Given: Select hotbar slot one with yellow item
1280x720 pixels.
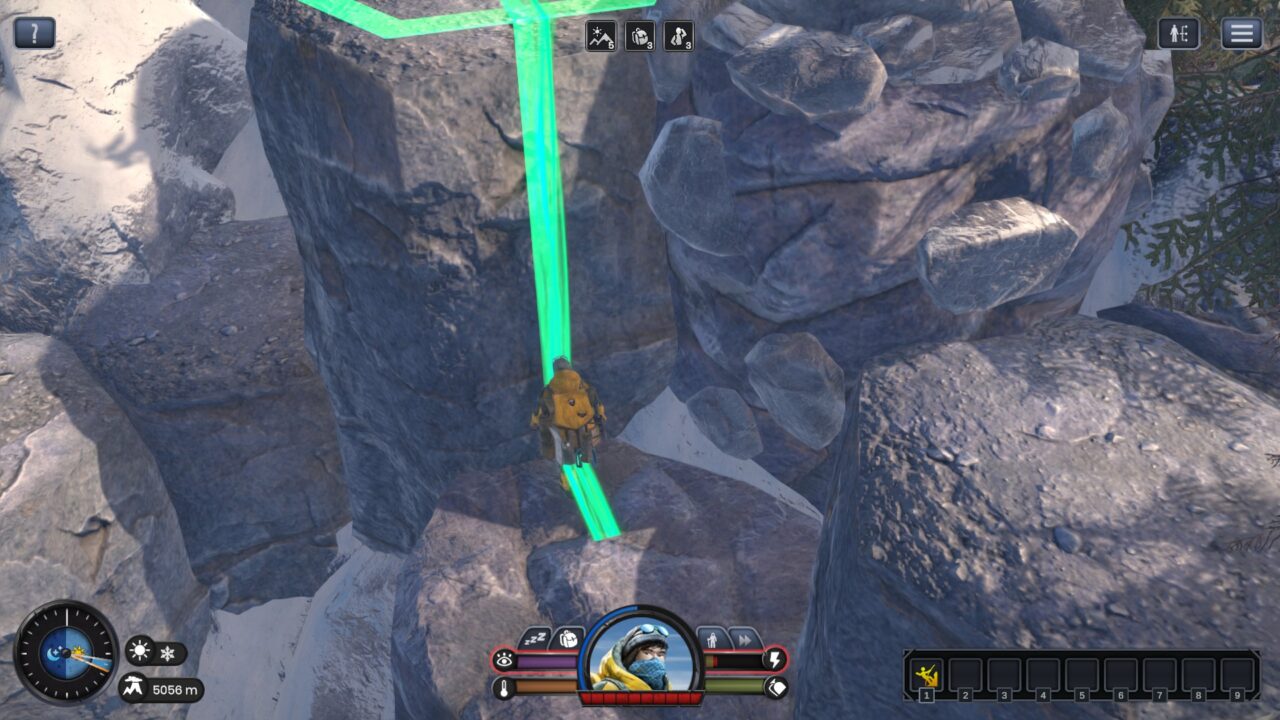Looking at the screenshot, I should tap(927, 675).
